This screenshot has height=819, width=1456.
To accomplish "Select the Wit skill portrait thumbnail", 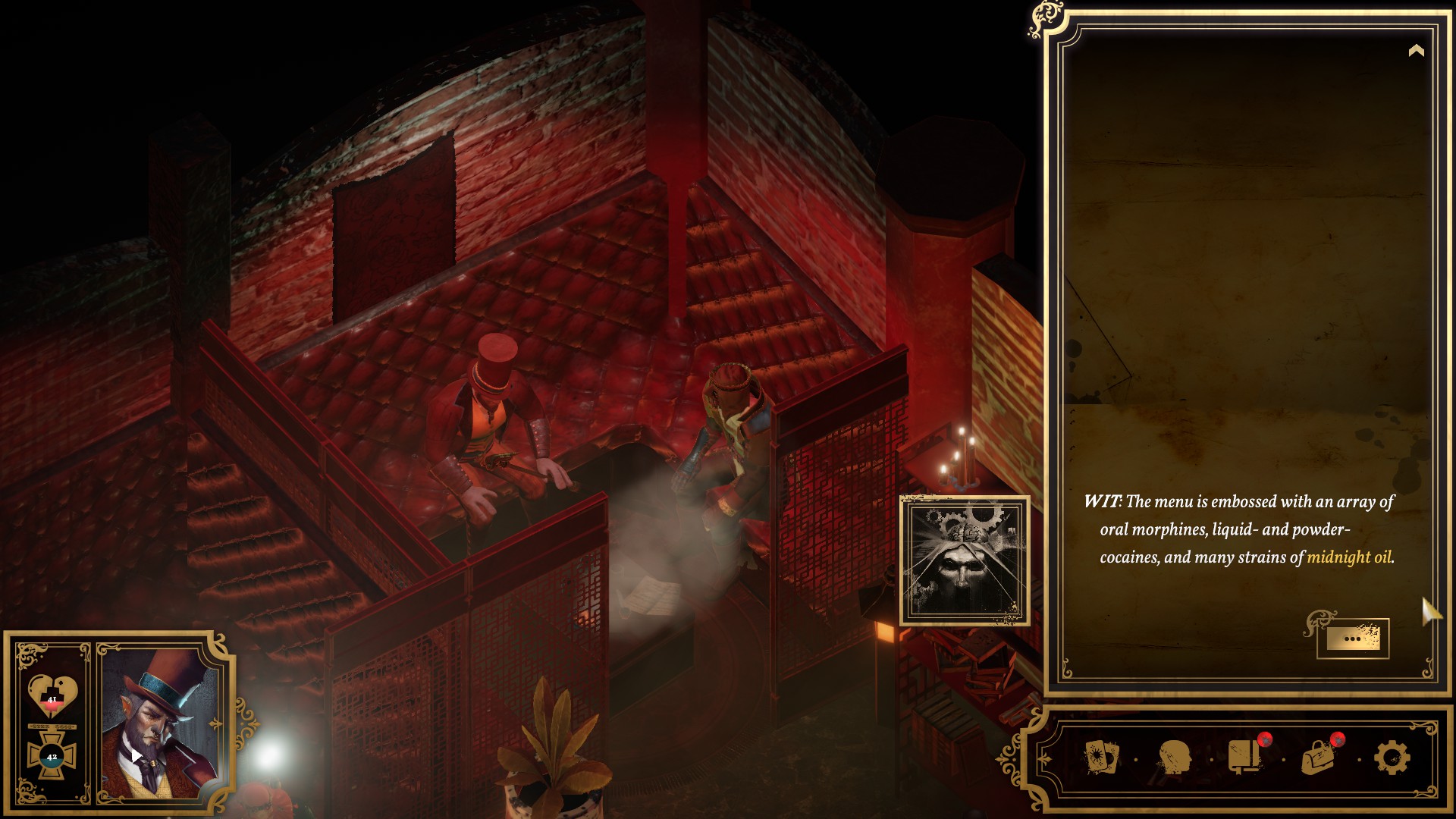I will (965, 561).
